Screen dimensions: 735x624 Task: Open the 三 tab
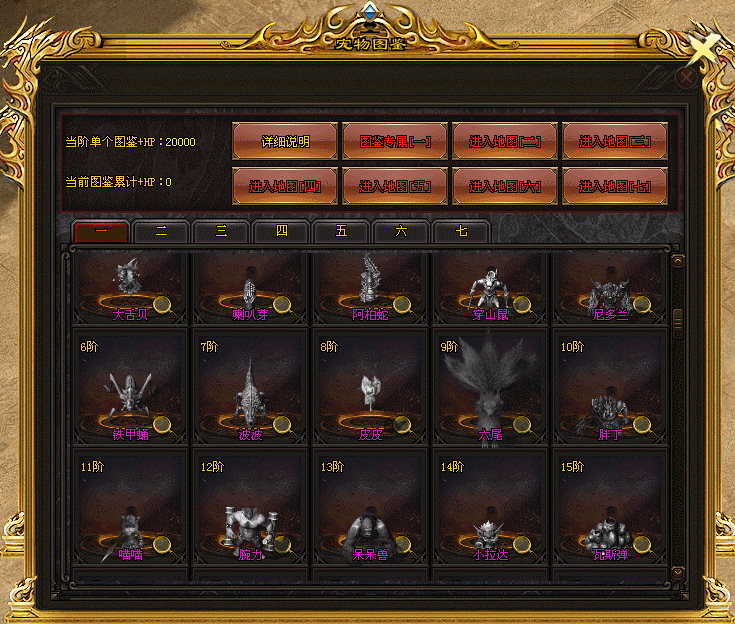tap(221, 231)
